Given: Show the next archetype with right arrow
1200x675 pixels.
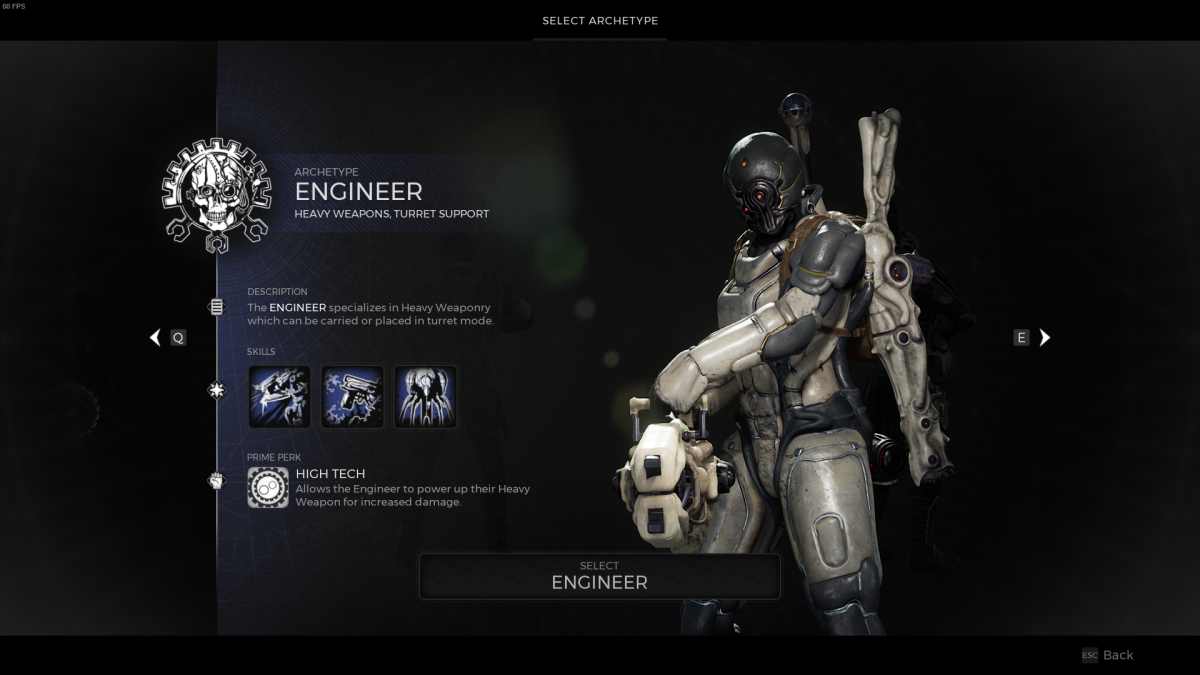Looking at the screenshot, I should pyautogui.click(x=1045, y=338).
